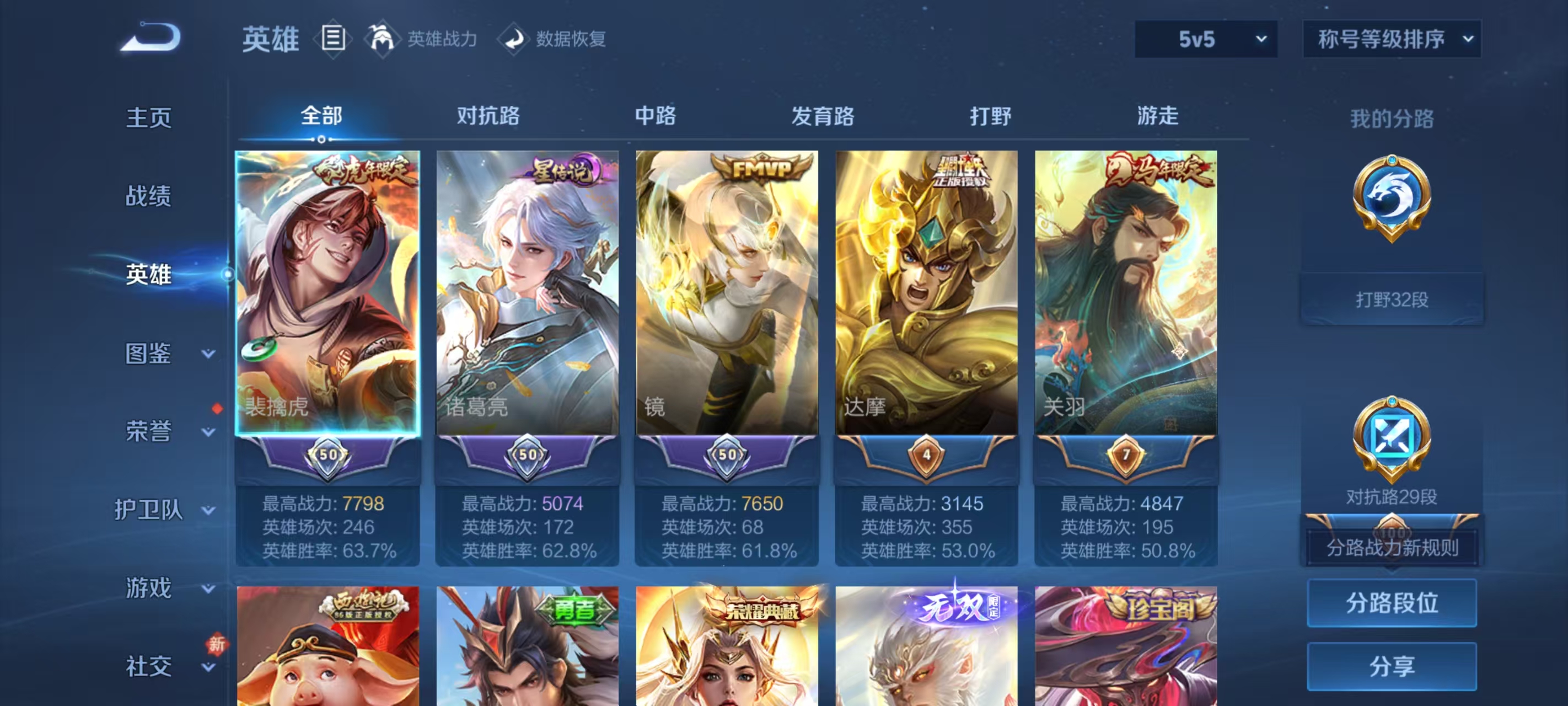The height and width of the screenshot is (706, 1568).
Task: Open 战绩 from the sidebar
Action: click(x=148, y=196)
